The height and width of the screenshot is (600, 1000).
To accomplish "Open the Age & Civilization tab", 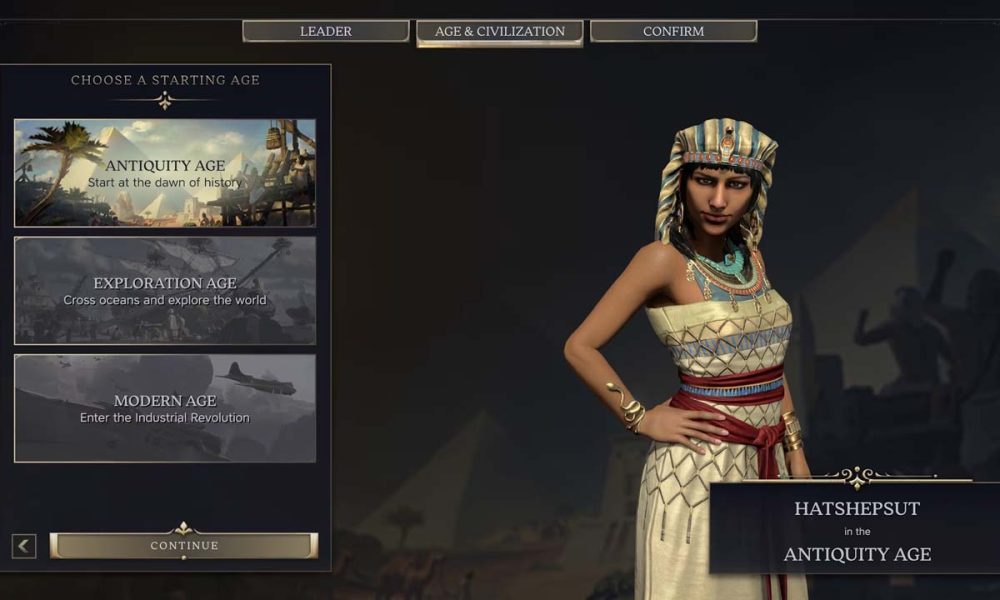I will (499, 31).
